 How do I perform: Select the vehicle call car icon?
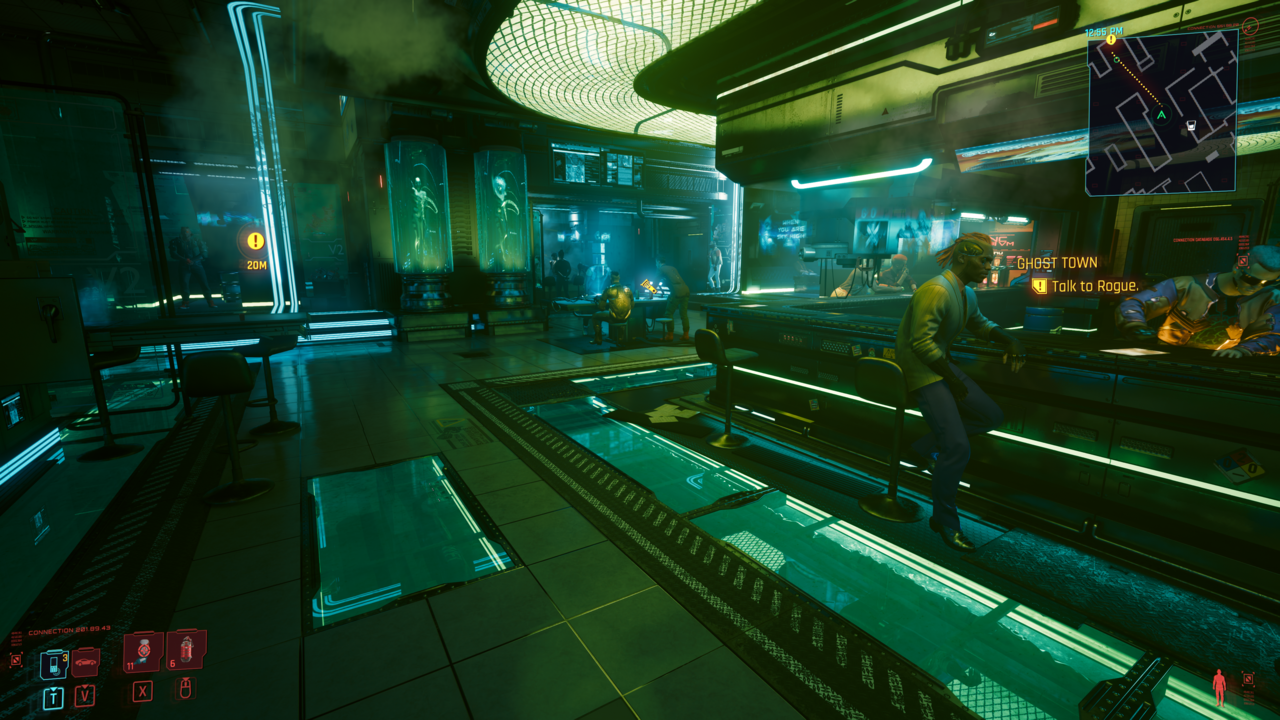86,661
